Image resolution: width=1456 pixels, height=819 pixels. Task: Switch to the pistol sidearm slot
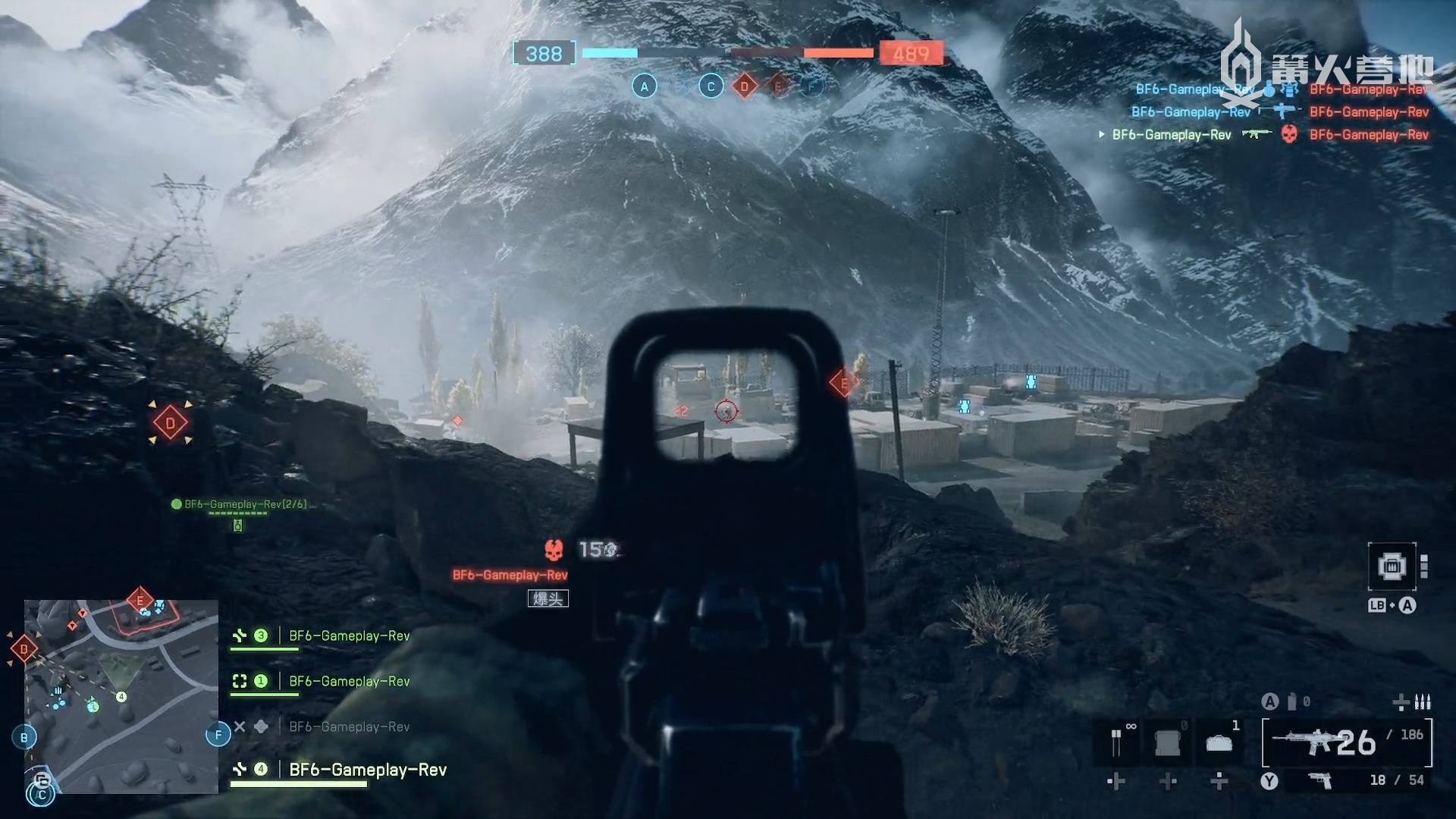coord(1321,780)
